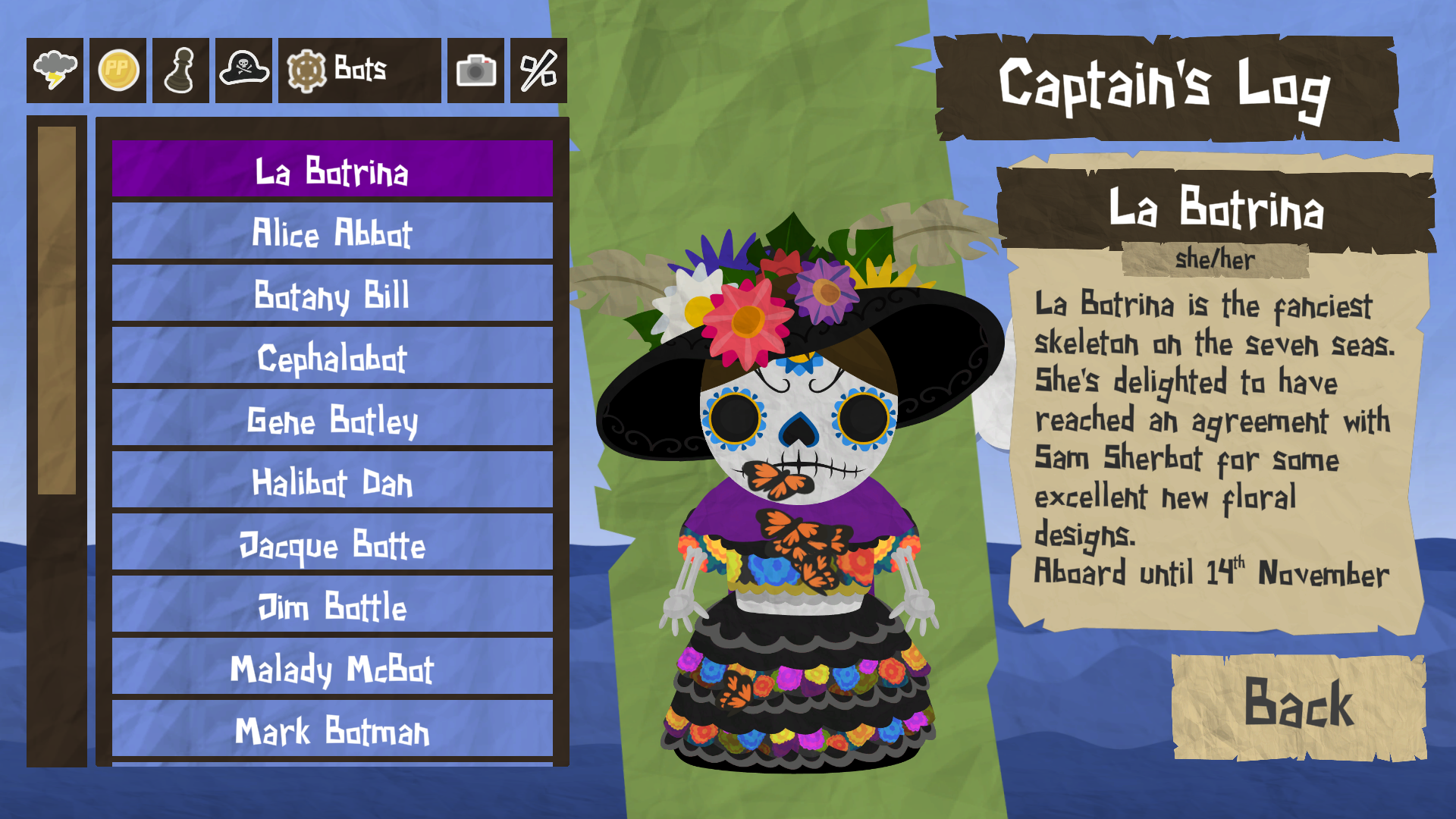
Task: Select Halibot Dan in the list
Action: [332, 481]
